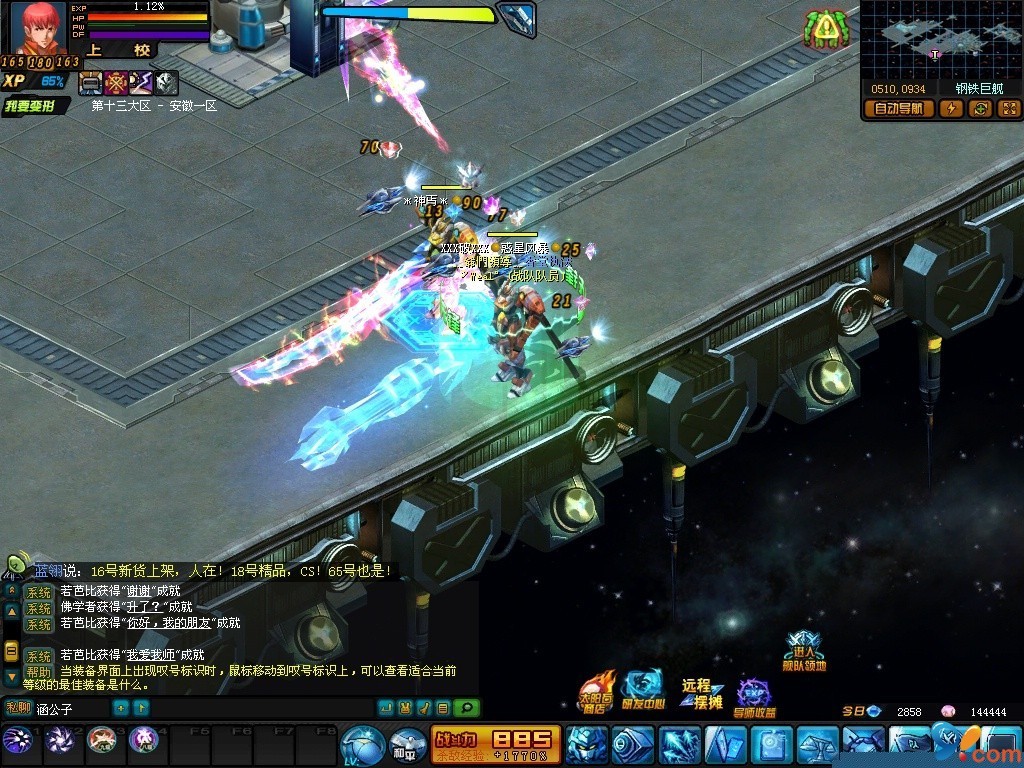Click the 帮助 help tag in chat
Viewport: 1024px width, 768px height.
click(x=39, y=672)
